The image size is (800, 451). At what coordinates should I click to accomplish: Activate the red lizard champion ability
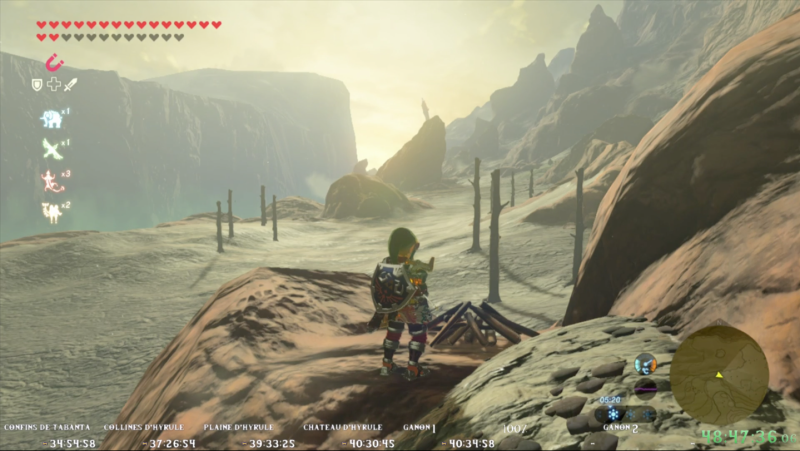50,180
